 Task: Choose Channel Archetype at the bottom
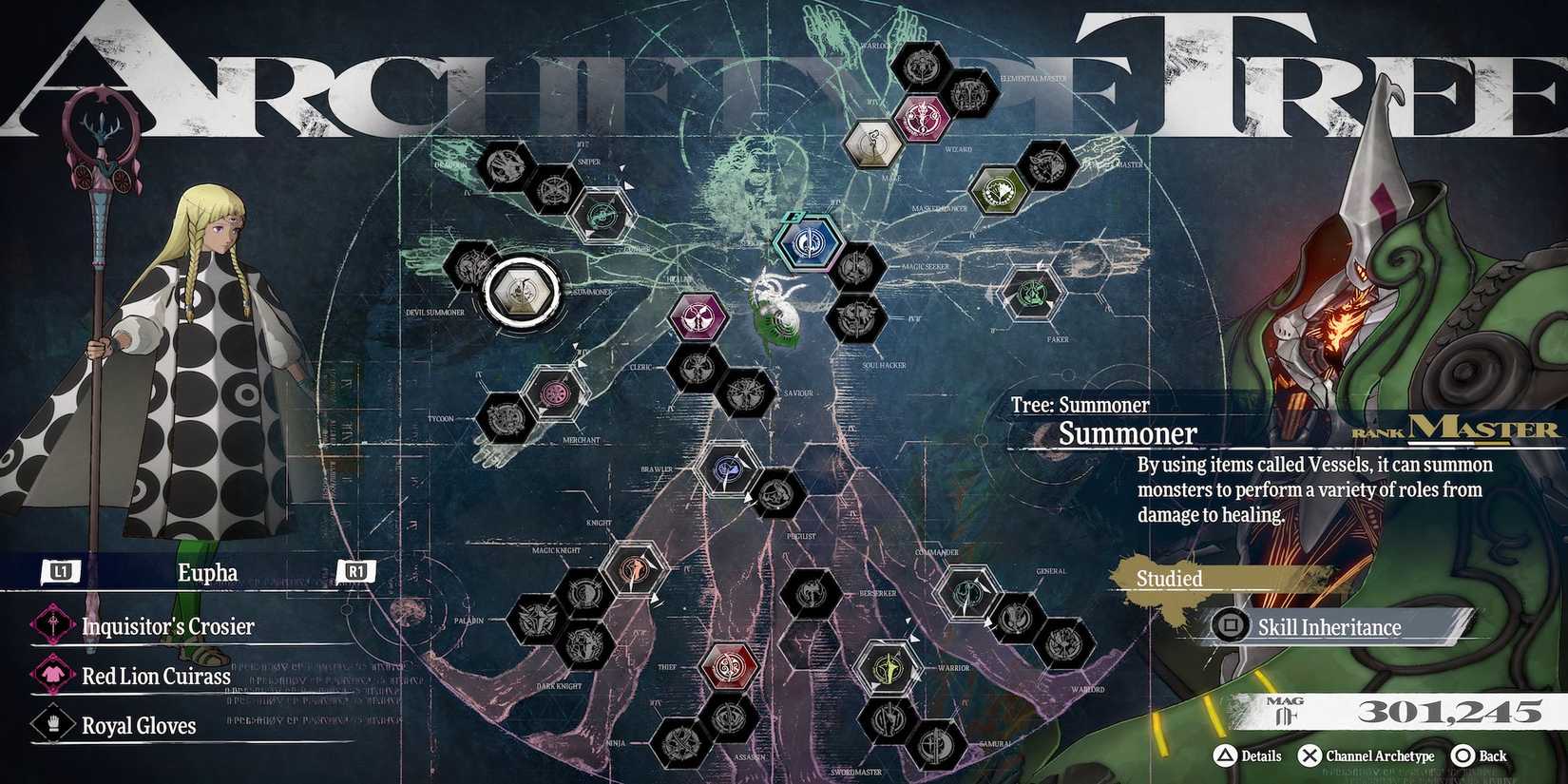click(1368, 756)
